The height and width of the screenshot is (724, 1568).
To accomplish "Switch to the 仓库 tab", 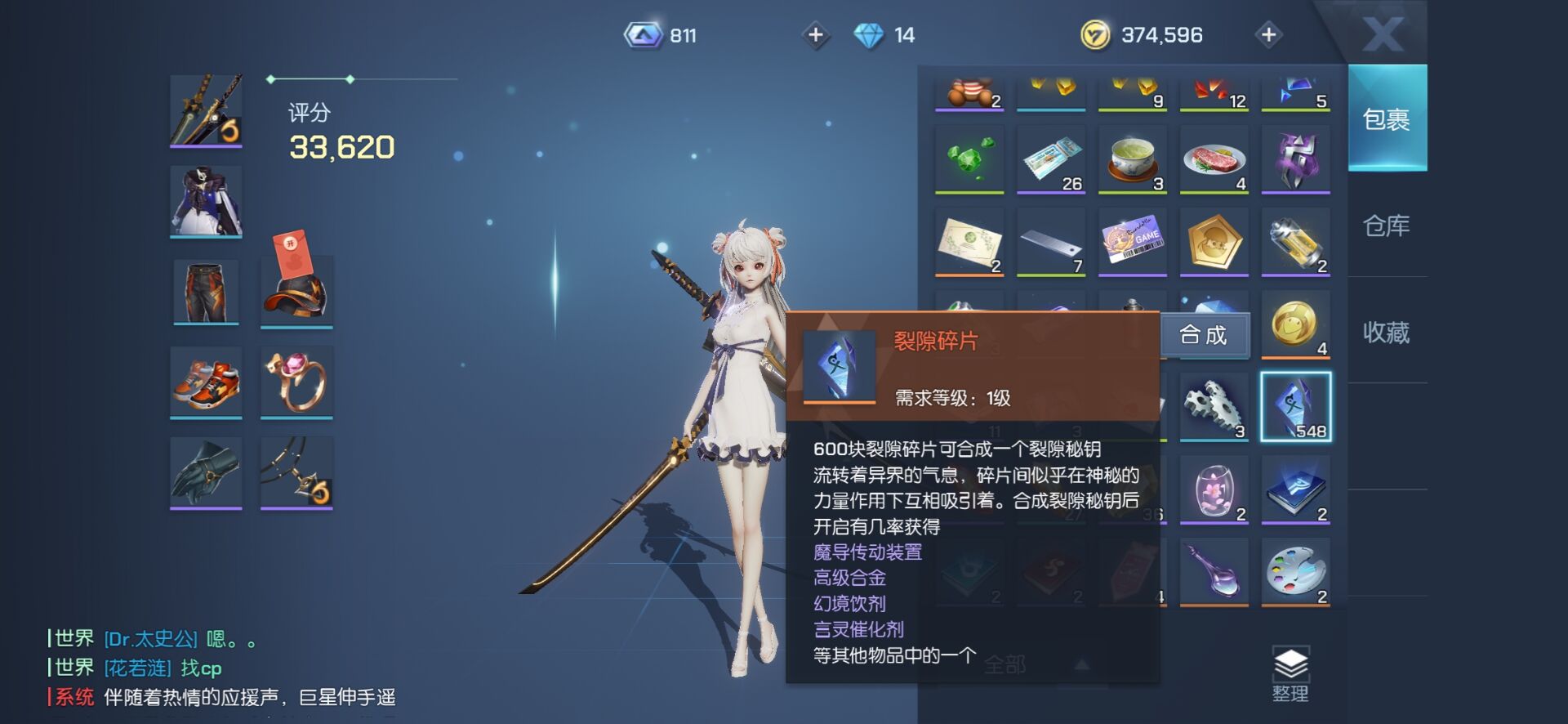I will [x=1387, y=226].
